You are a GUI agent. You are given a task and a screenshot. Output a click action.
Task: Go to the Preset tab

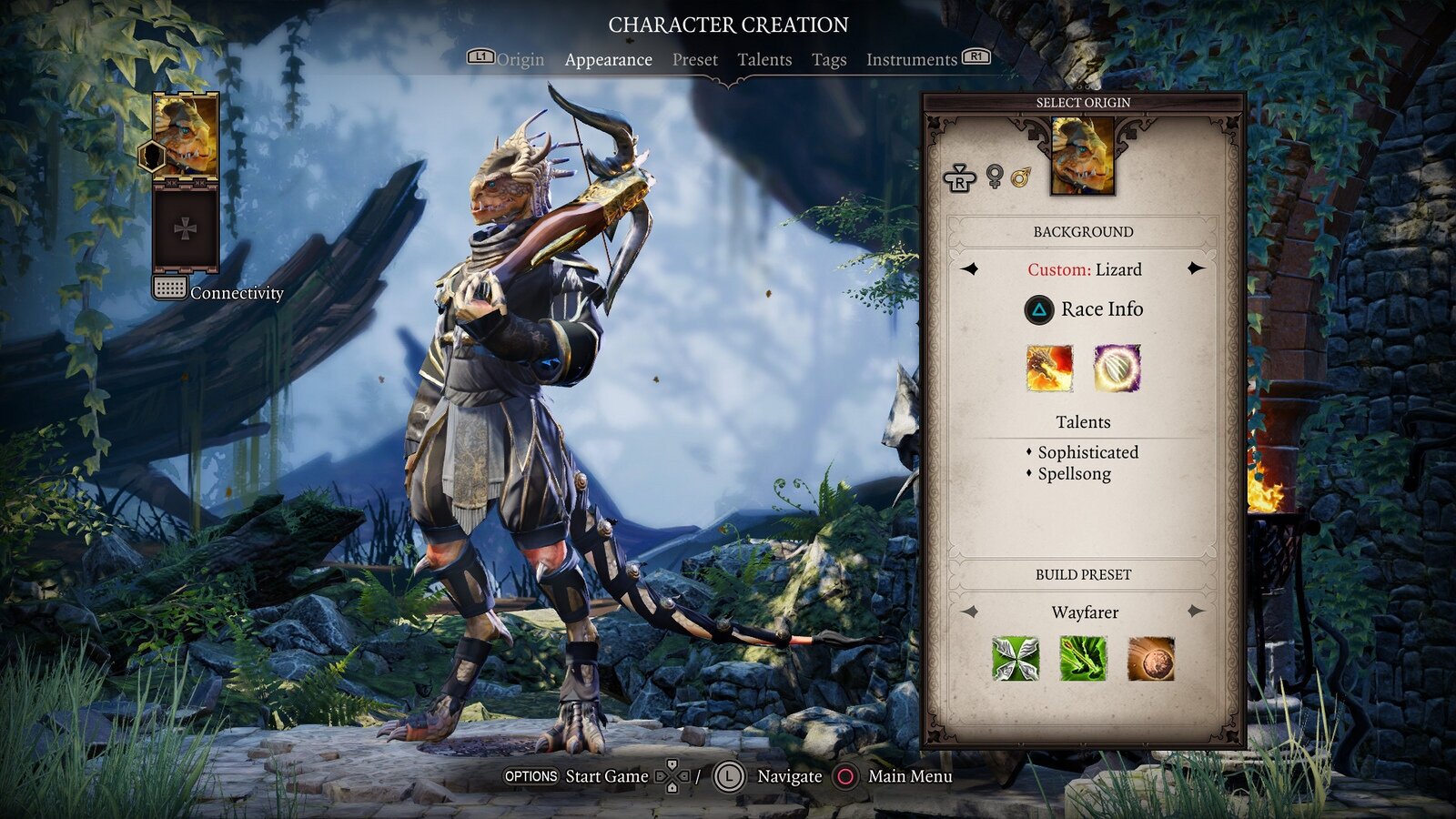tap(694, 60)
